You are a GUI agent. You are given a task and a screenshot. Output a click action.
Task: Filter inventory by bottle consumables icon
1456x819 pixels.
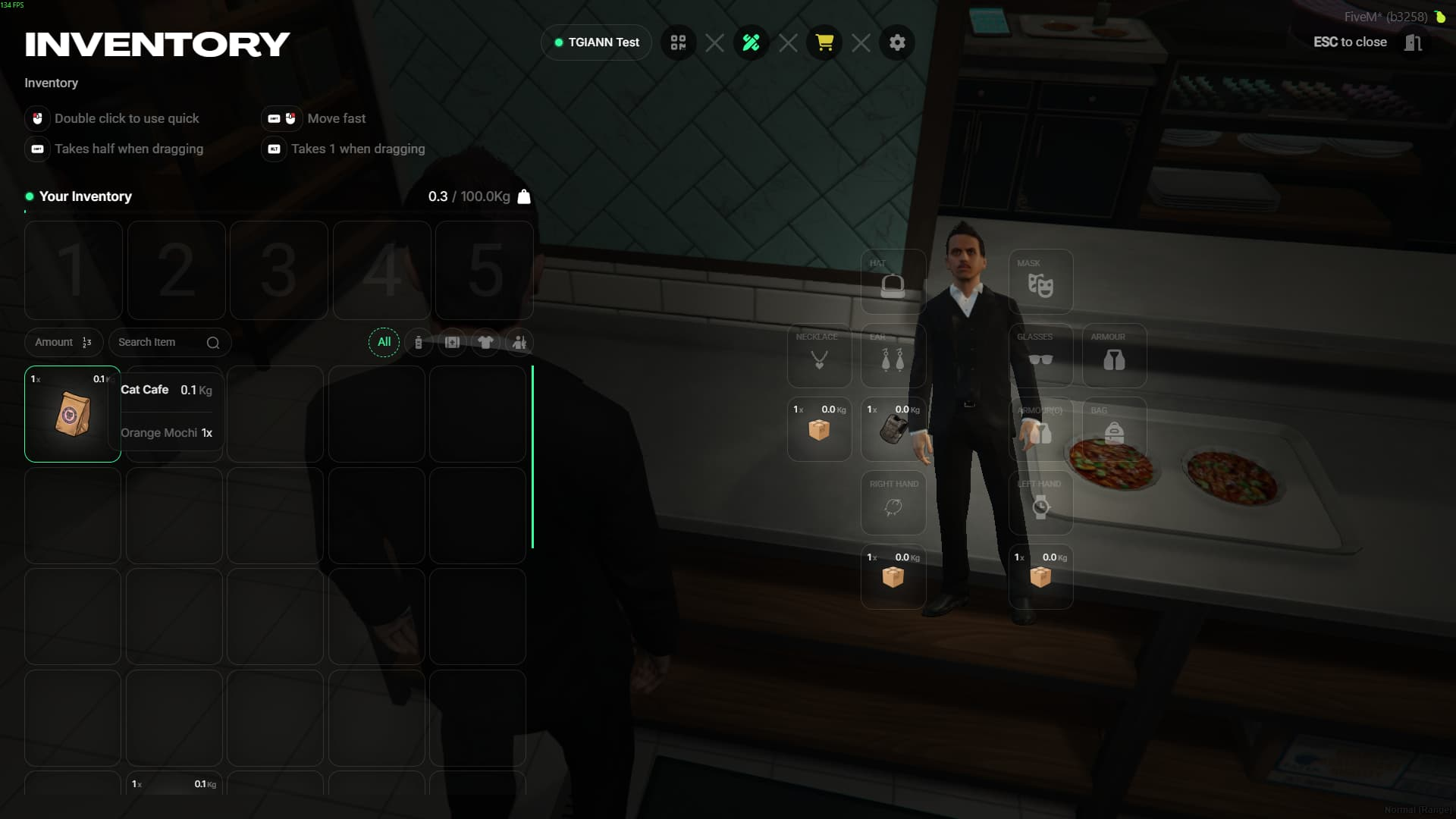(x=419, y=343)
